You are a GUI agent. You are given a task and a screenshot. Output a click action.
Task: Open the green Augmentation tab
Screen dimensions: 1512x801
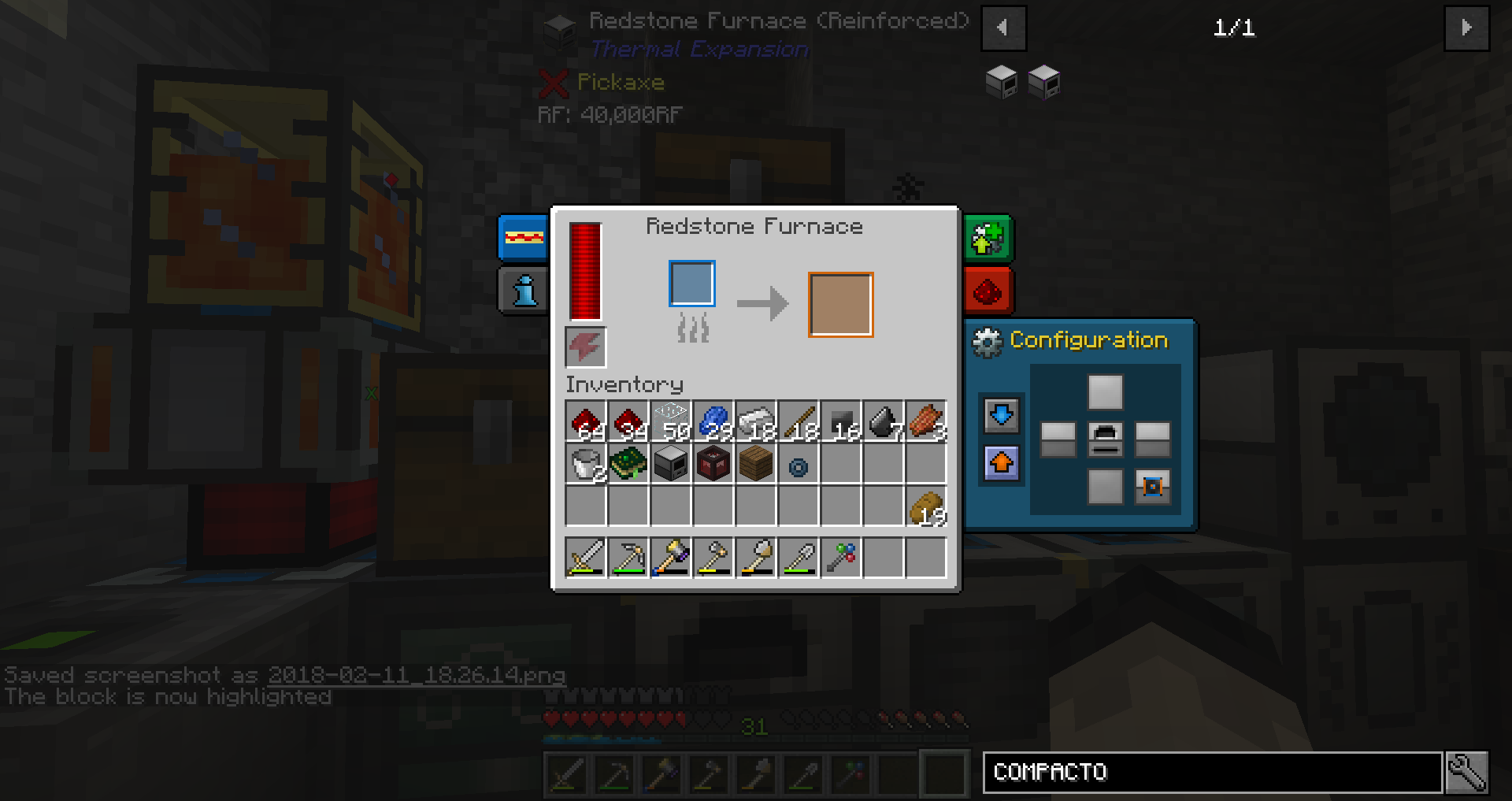[x=987, y=238]
